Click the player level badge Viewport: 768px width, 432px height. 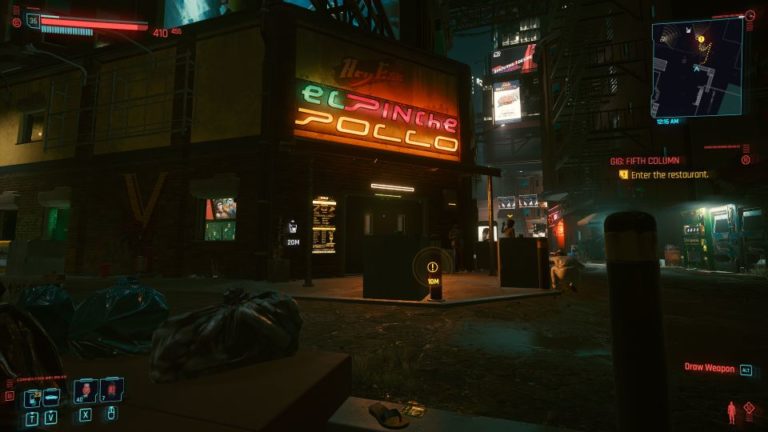click(34, 20)
